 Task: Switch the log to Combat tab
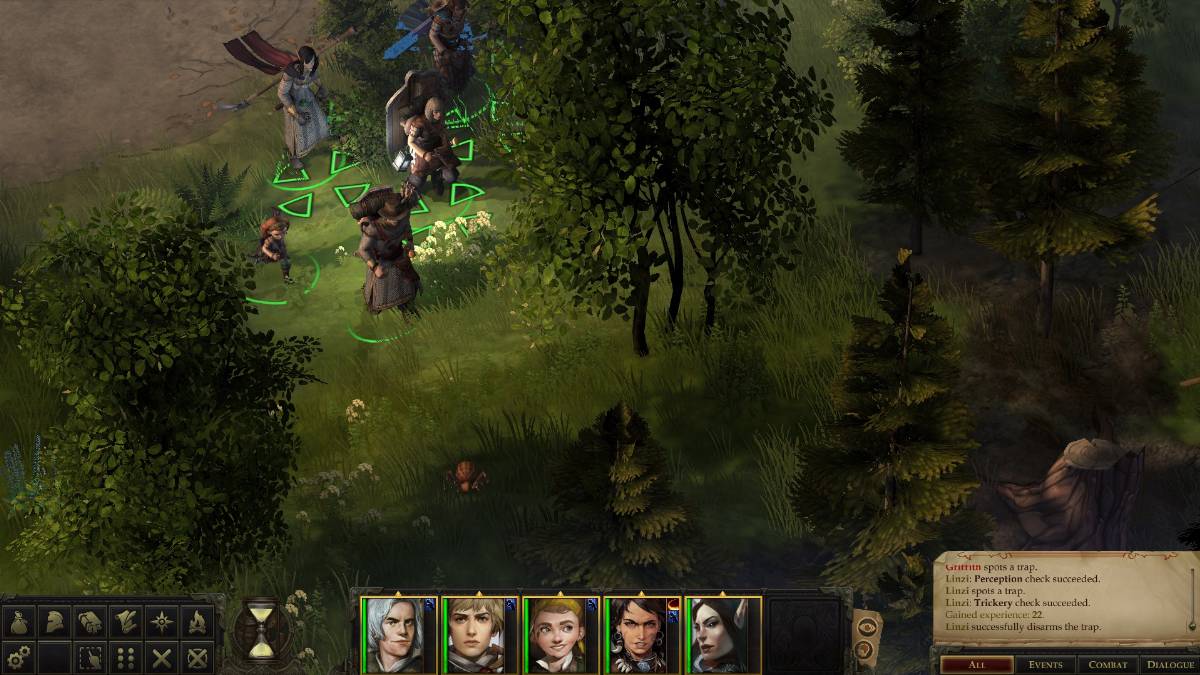pos(1107,664)
